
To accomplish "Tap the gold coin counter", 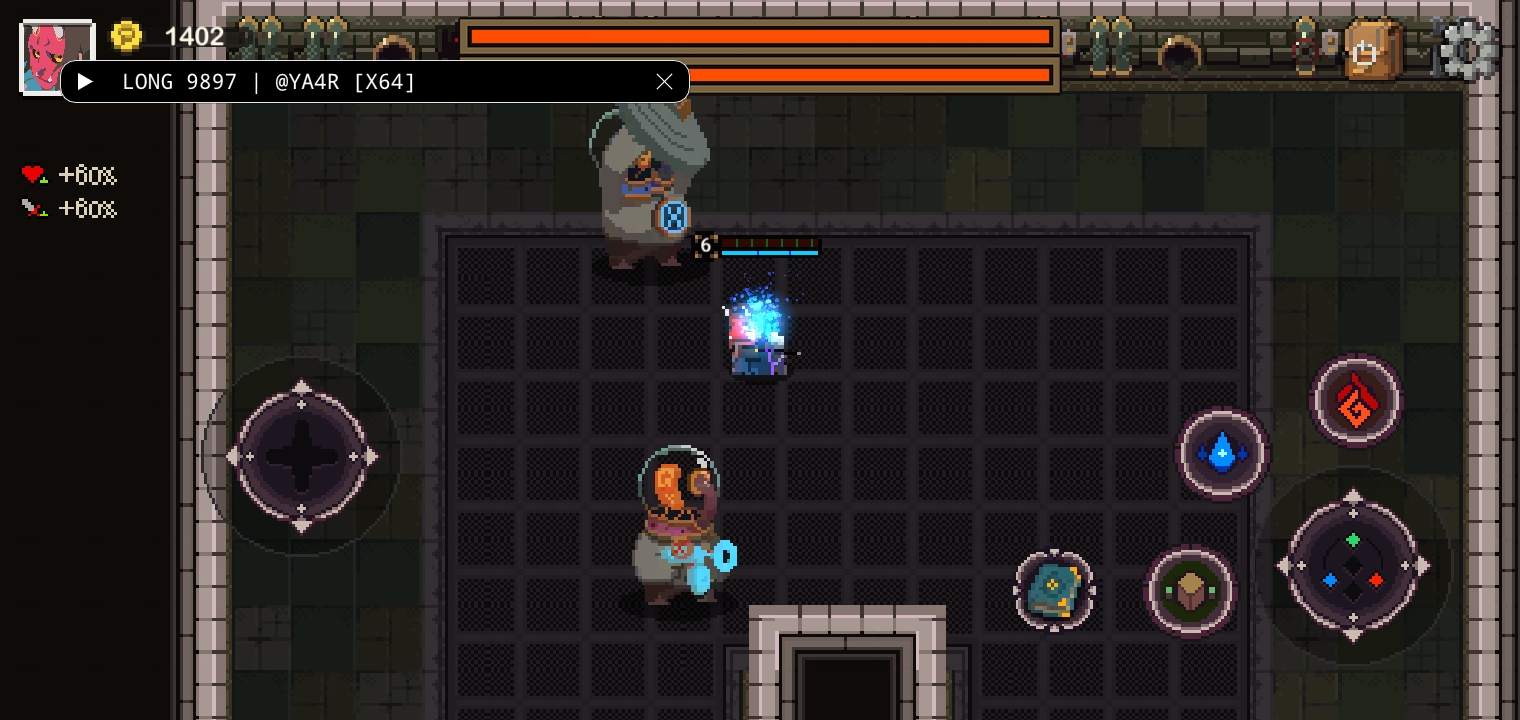I will pos(127,36).
